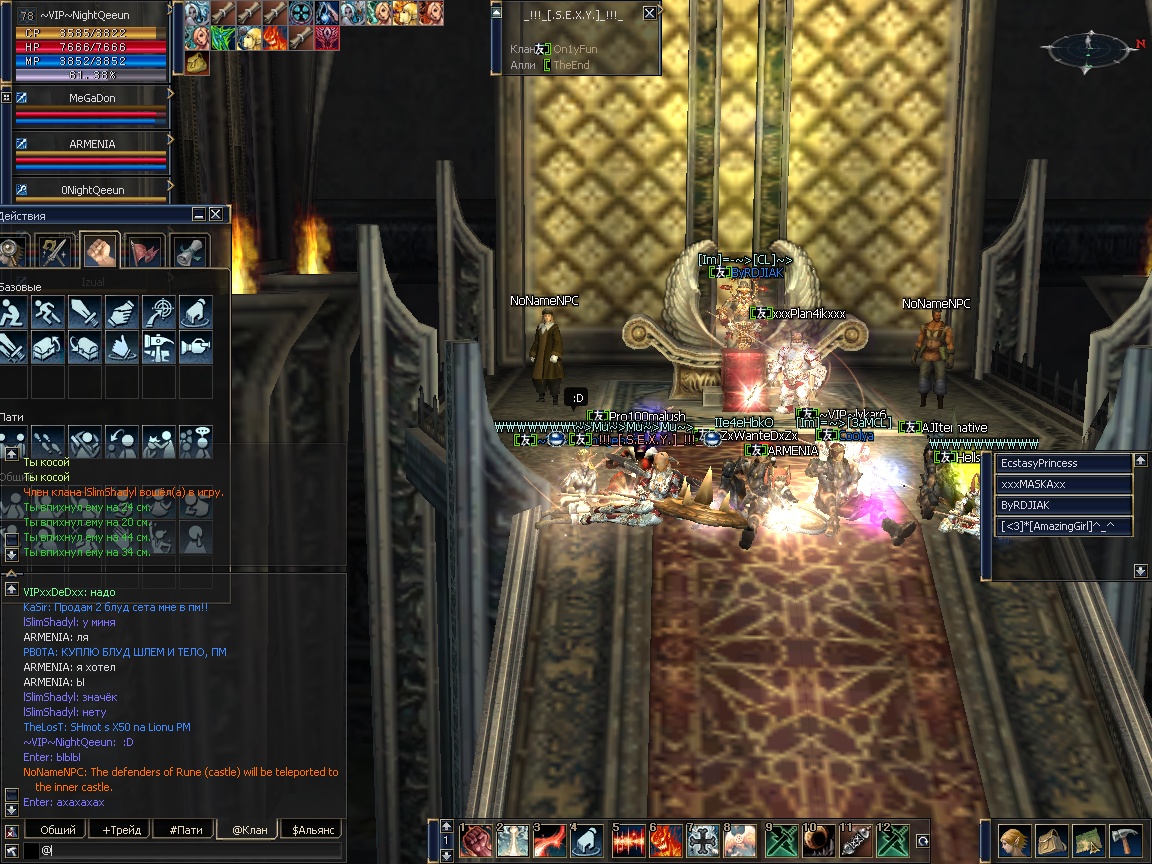The image size is (1152, 864).
Task: Close the Действия actions window
Action: (x=215, y=214)
